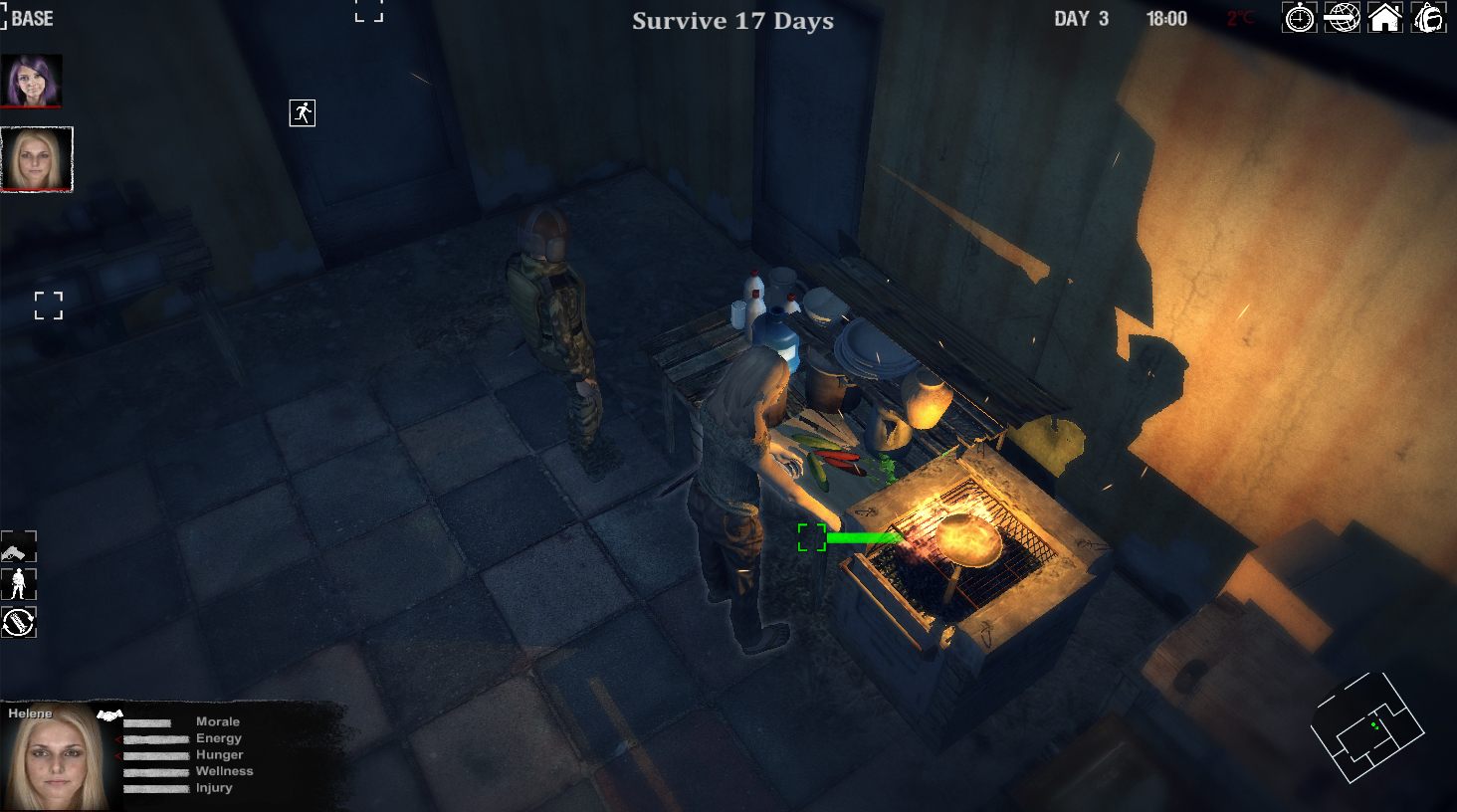Open the backpack inventory icon
Image resolution: width=1457 pixels, height=812 pixels.
tap(1427, 17)
